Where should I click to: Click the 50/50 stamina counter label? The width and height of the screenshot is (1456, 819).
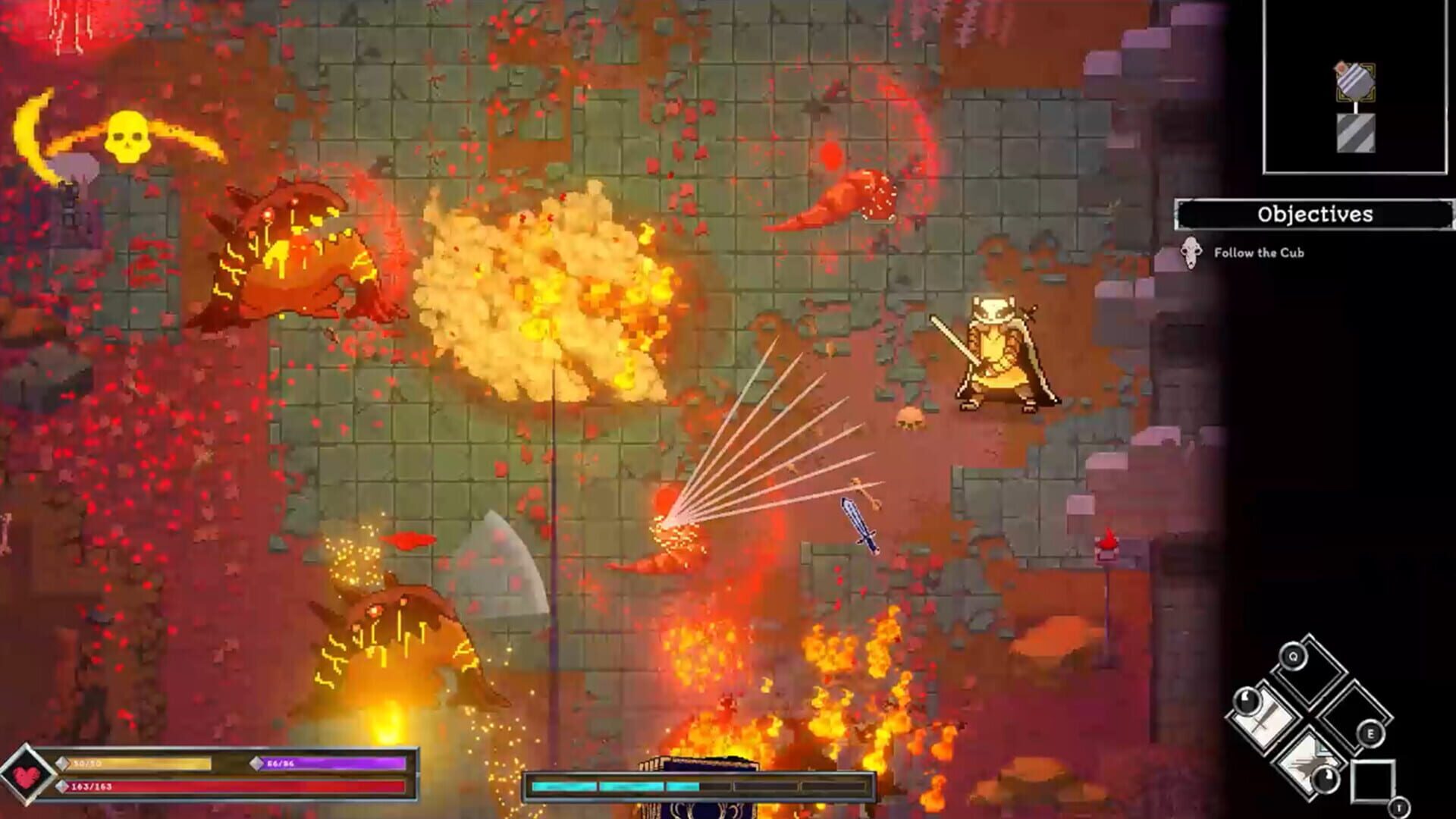(x=86, y=762)
